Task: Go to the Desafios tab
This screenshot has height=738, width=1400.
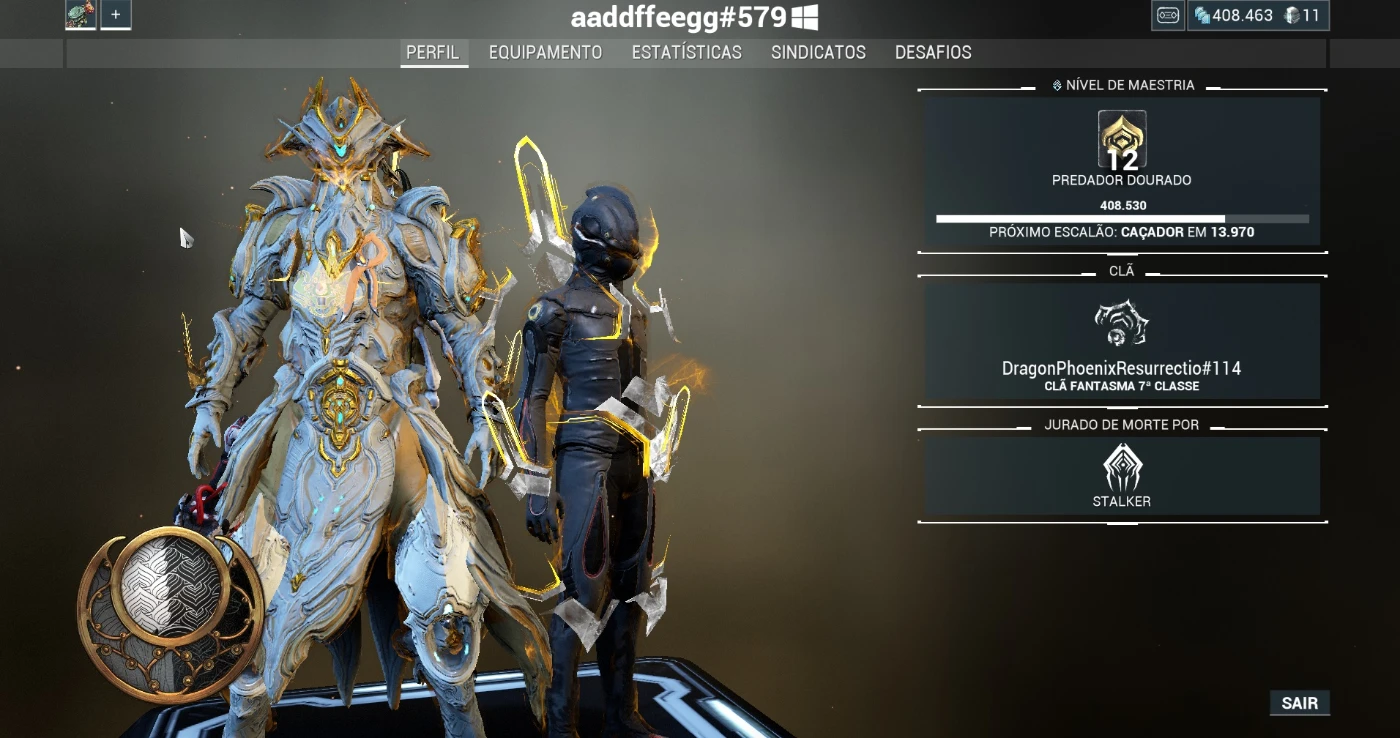Action: click(933, 53)
